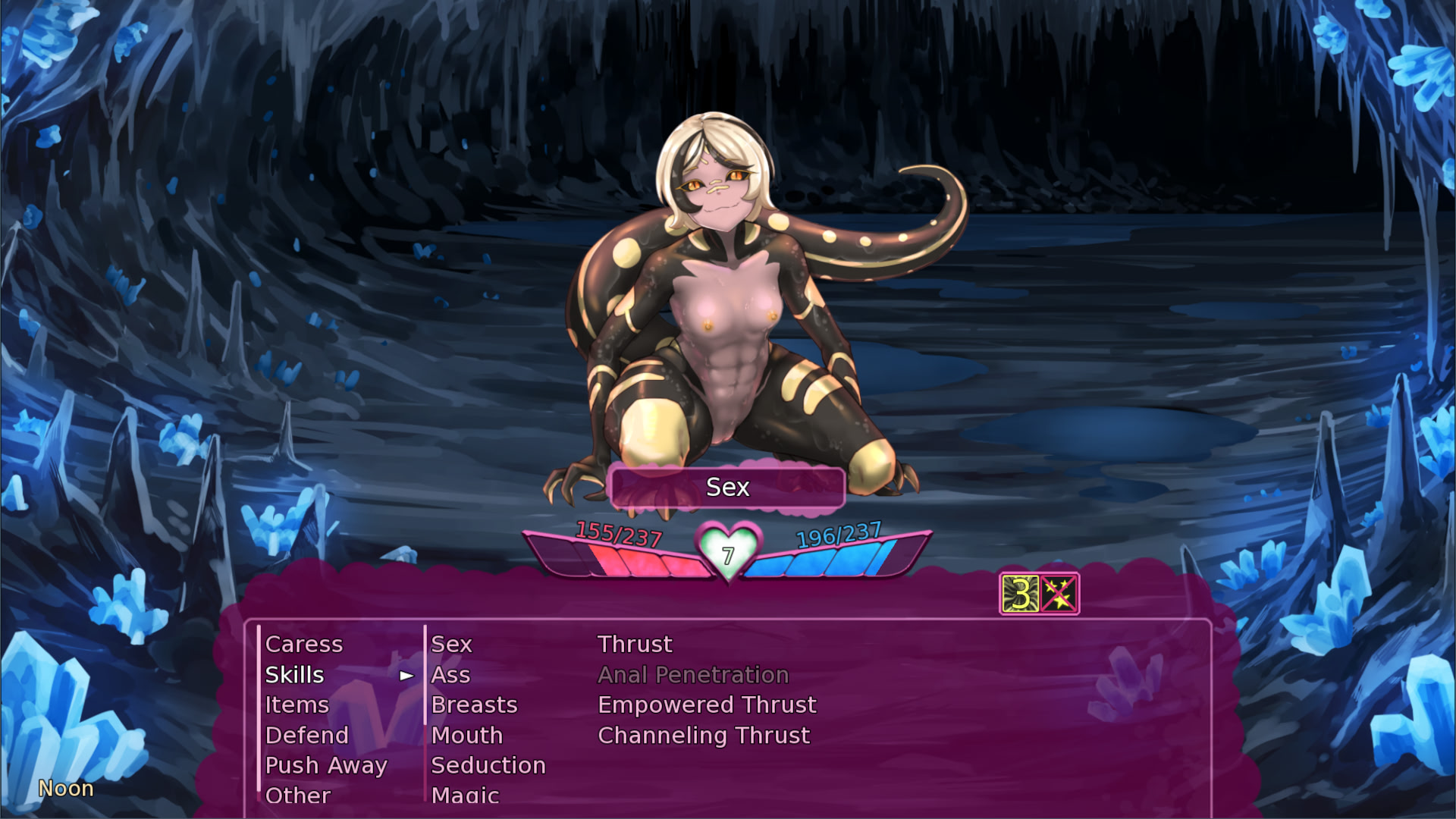The height and width of the screenshot is (819, 1456).
Task: Click the greyed-out Anal Penetration skill
Action: [693, 675]
